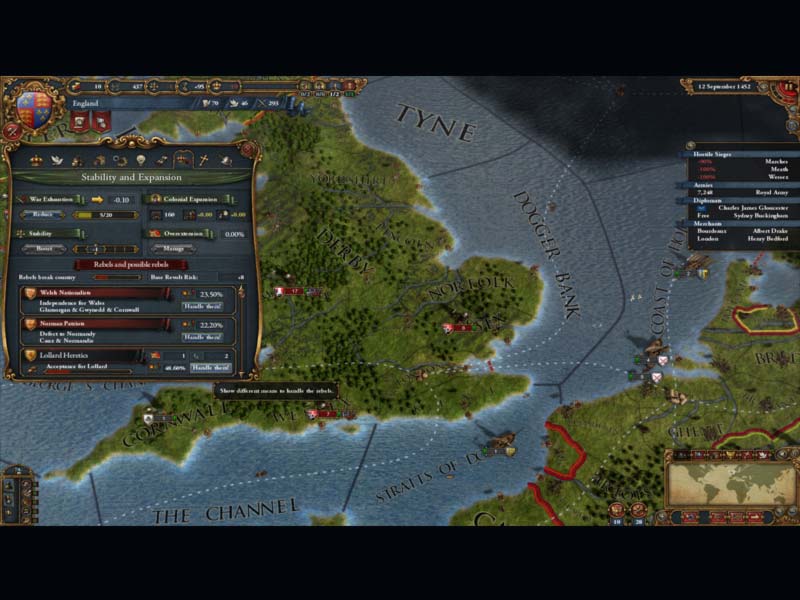Open the light bulb Ideas tab

(142, 160)
